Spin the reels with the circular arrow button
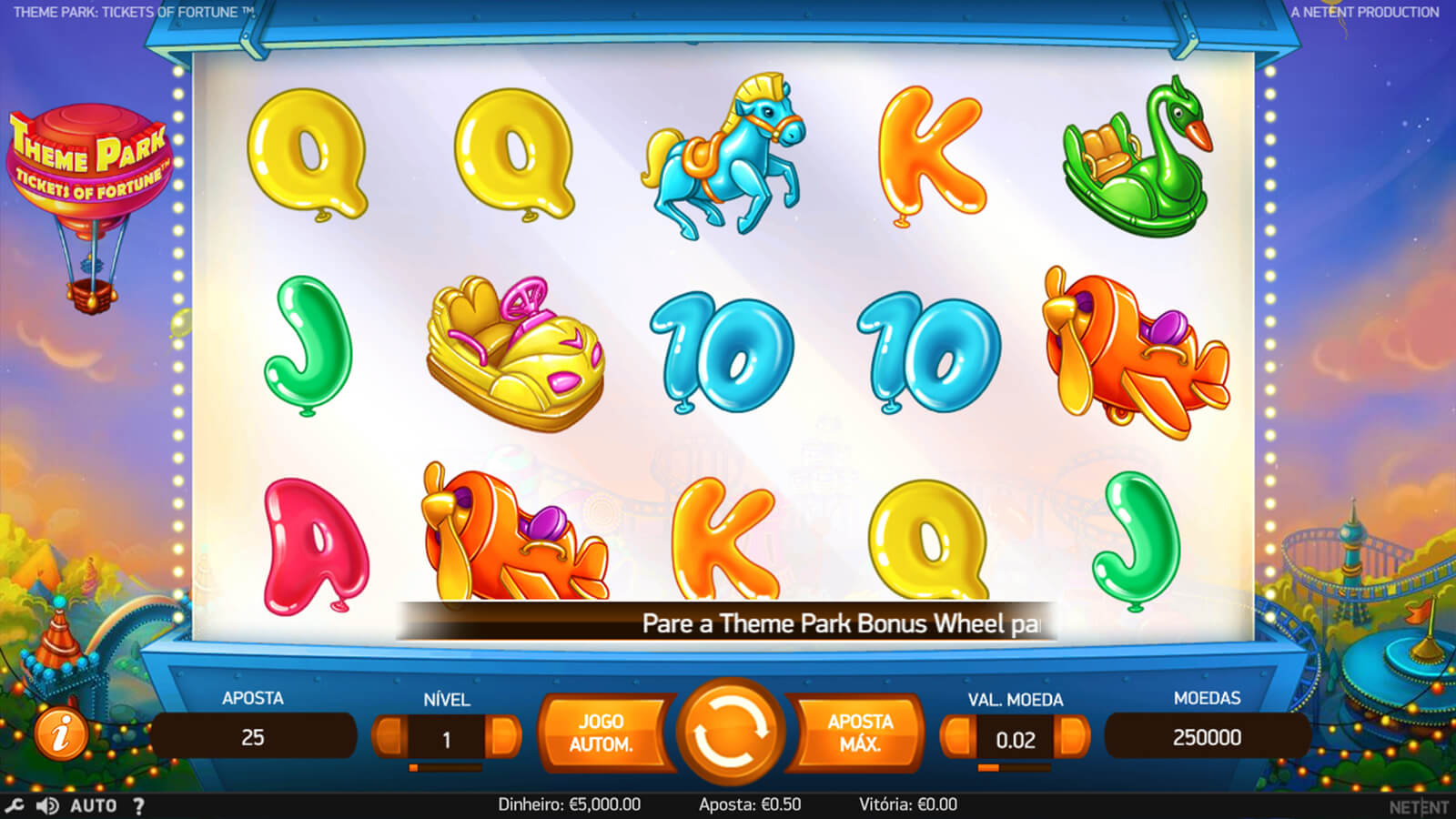1456x819 pixels. tap(728, 732)
